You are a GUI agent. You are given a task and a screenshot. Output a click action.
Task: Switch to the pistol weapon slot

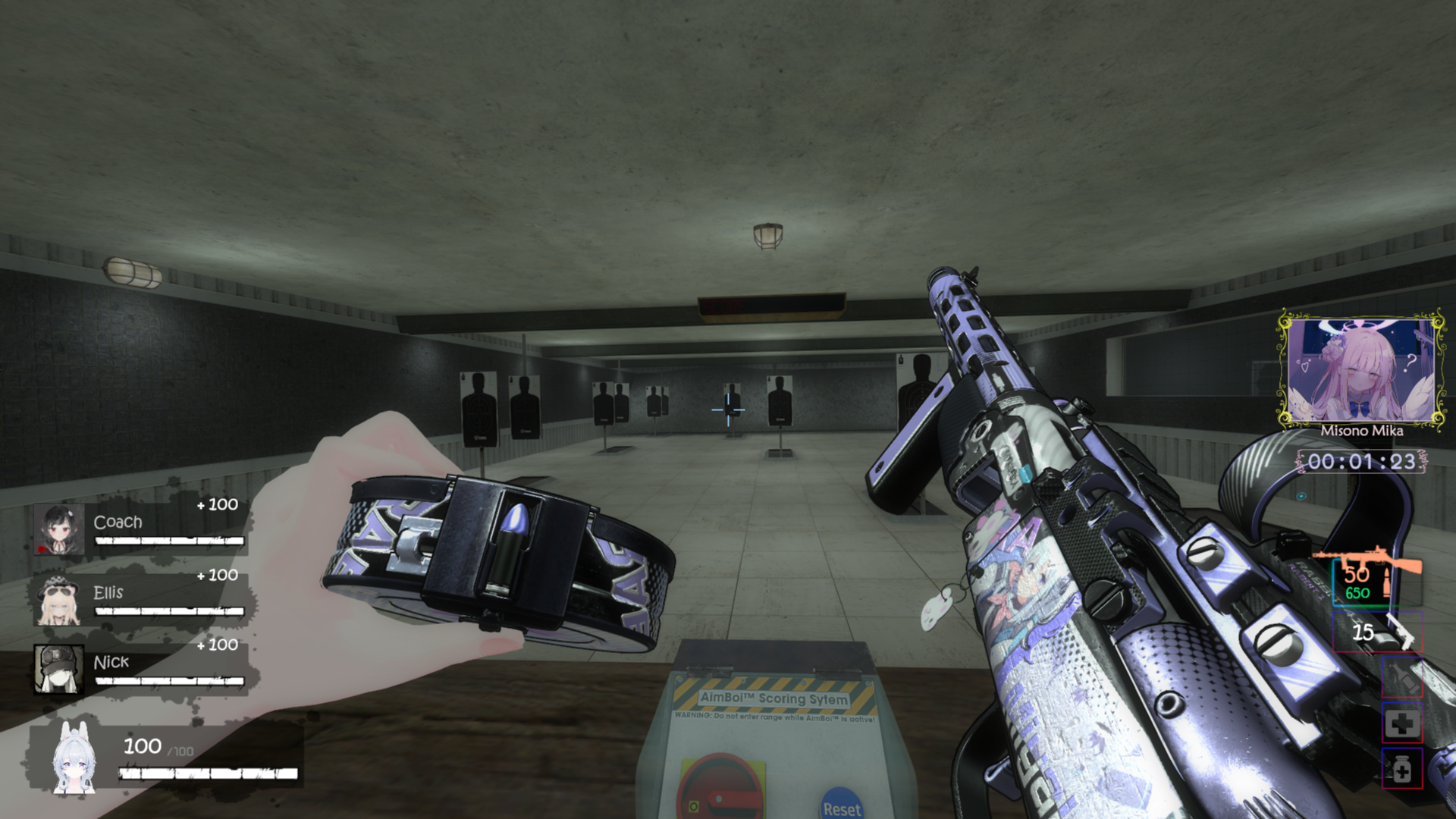pos(1376,631)
